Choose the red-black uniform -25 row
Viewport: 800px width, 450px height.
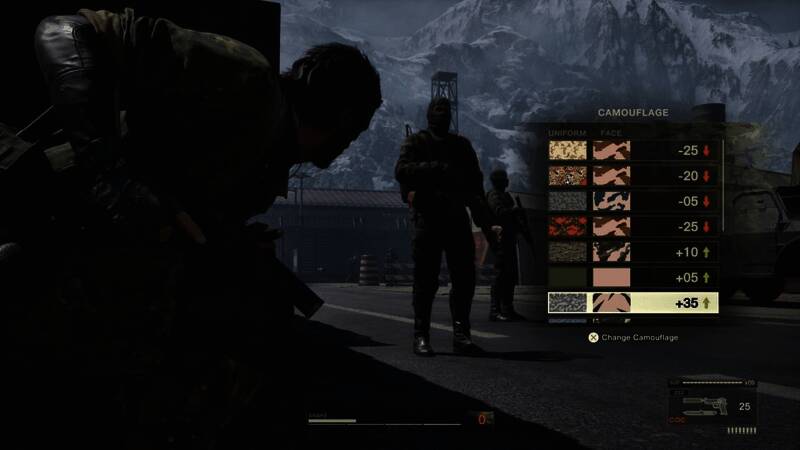633,227
